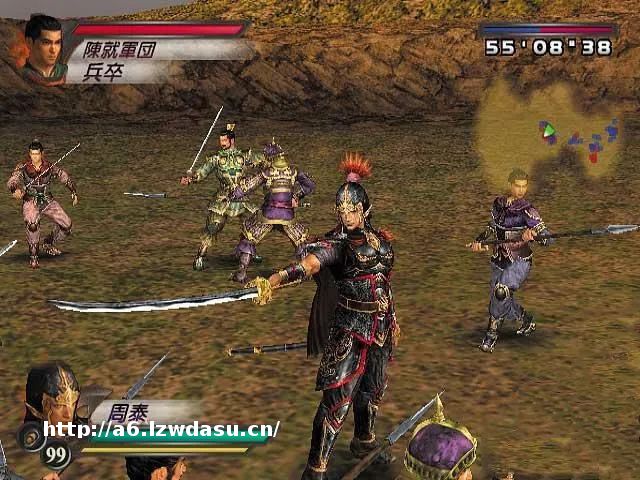Click the Zhou Tai player portrait
Viewport: 640px width, 480px height.
52,393
